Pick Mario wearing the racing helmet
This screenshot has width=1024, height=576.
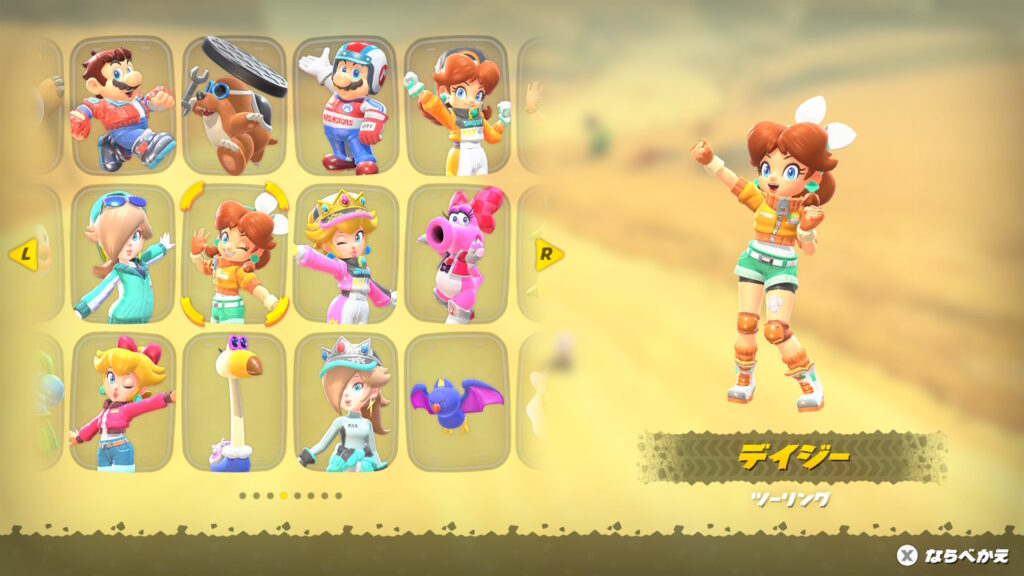pos(346,106)
